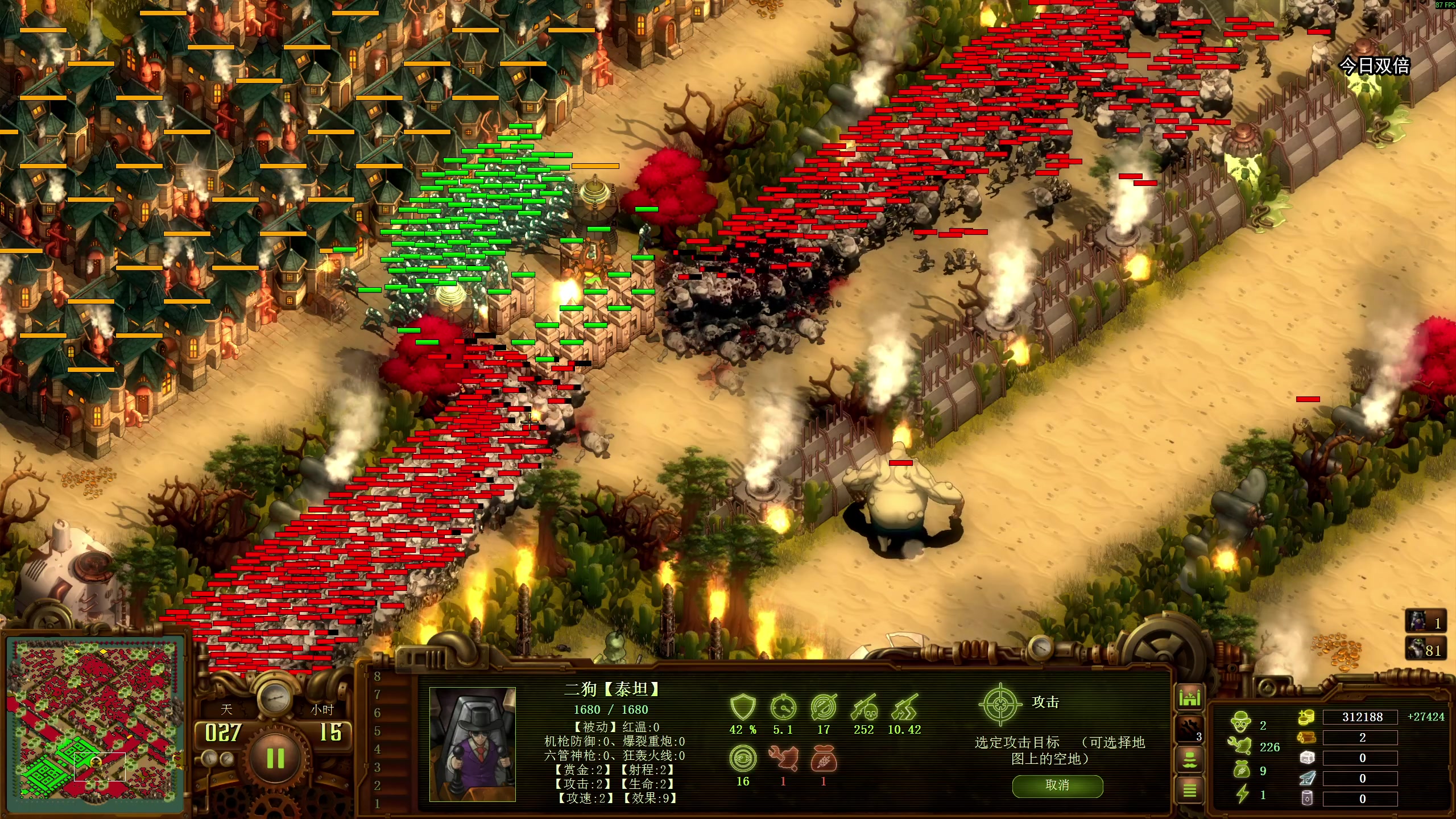This screenshot has width=1456, height=819.
Task: Select control group number 1
Action: 377,804
